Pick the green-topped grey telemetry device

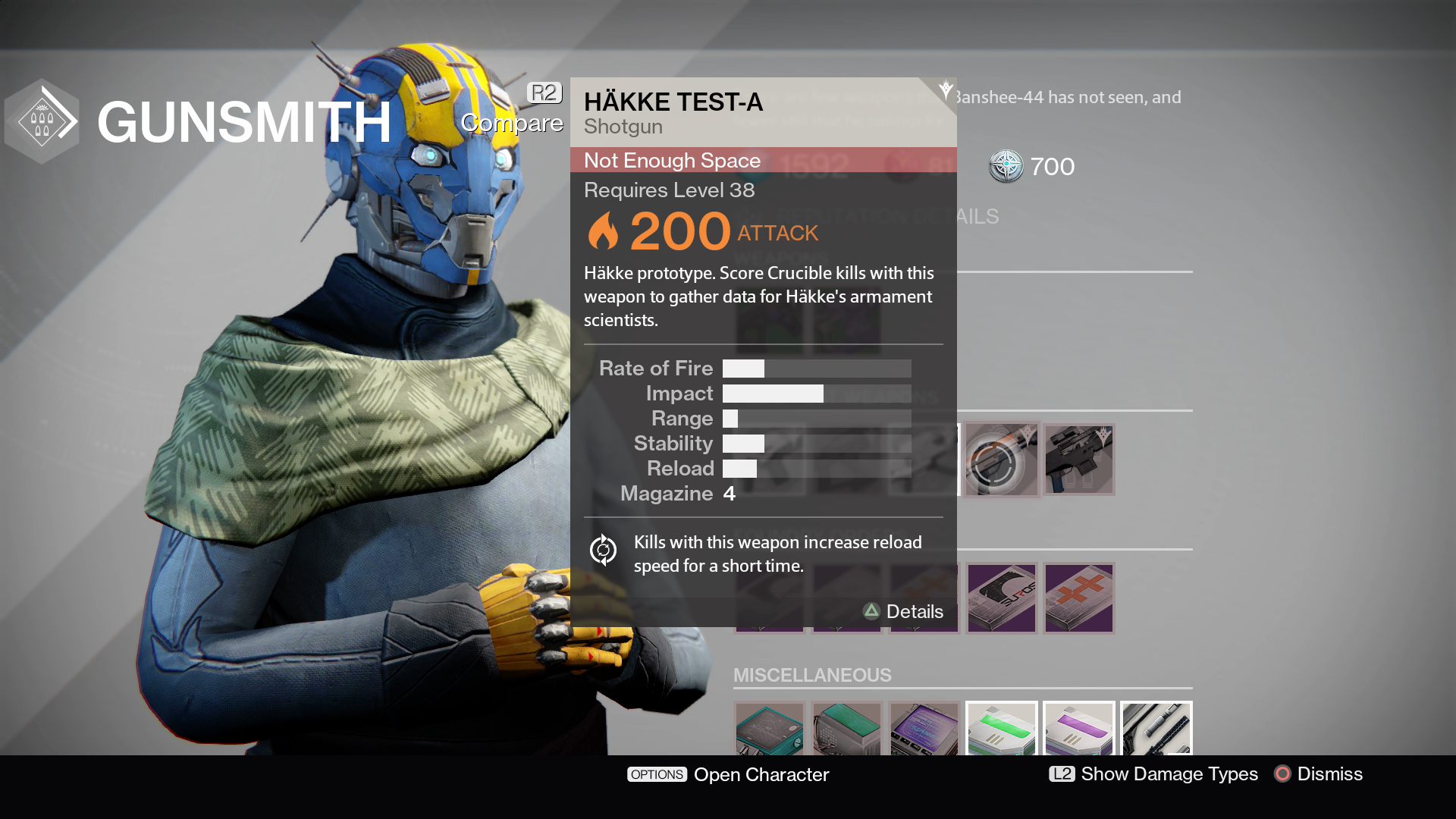tap(847, 730)
